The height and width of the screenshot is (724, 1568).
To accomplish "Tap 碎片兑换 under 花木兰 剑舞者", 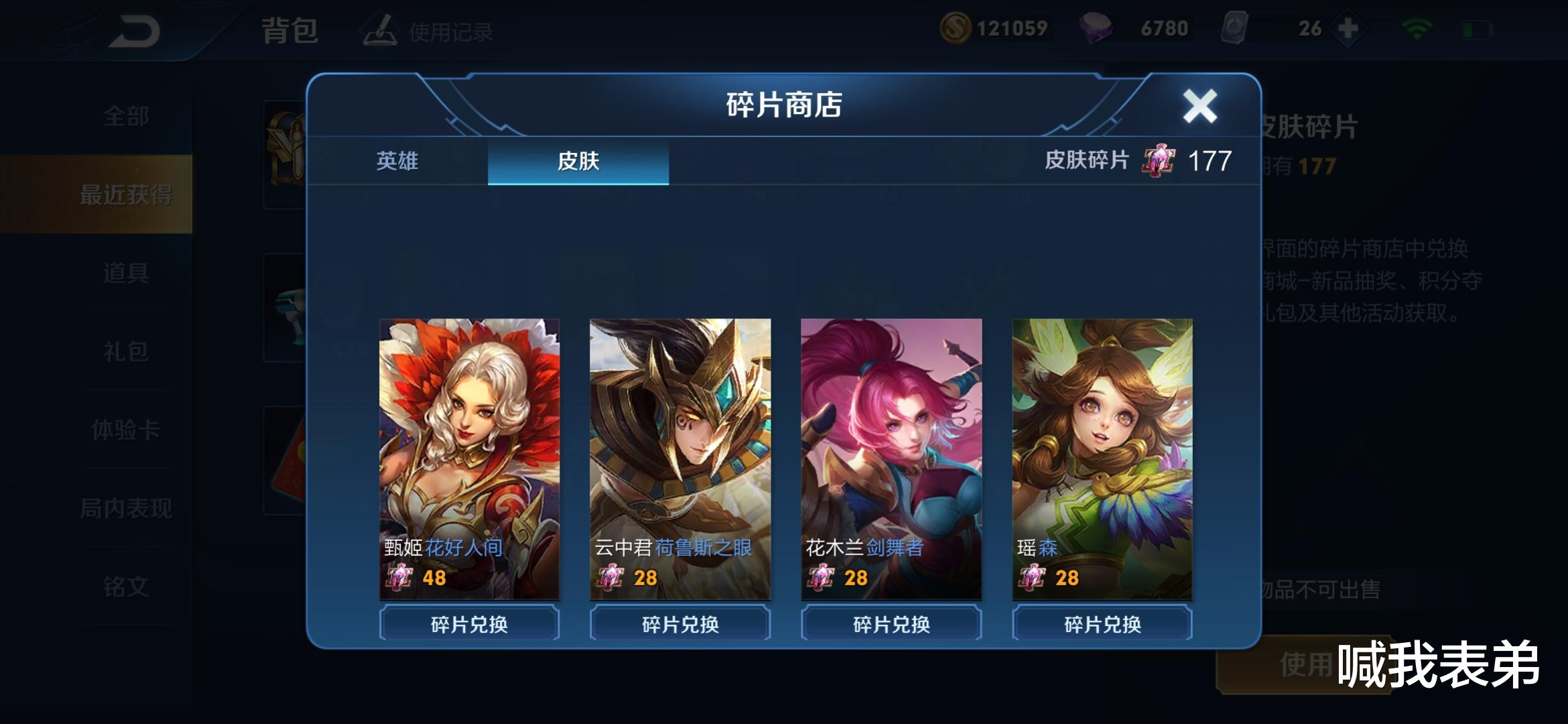I will point(891,624).
